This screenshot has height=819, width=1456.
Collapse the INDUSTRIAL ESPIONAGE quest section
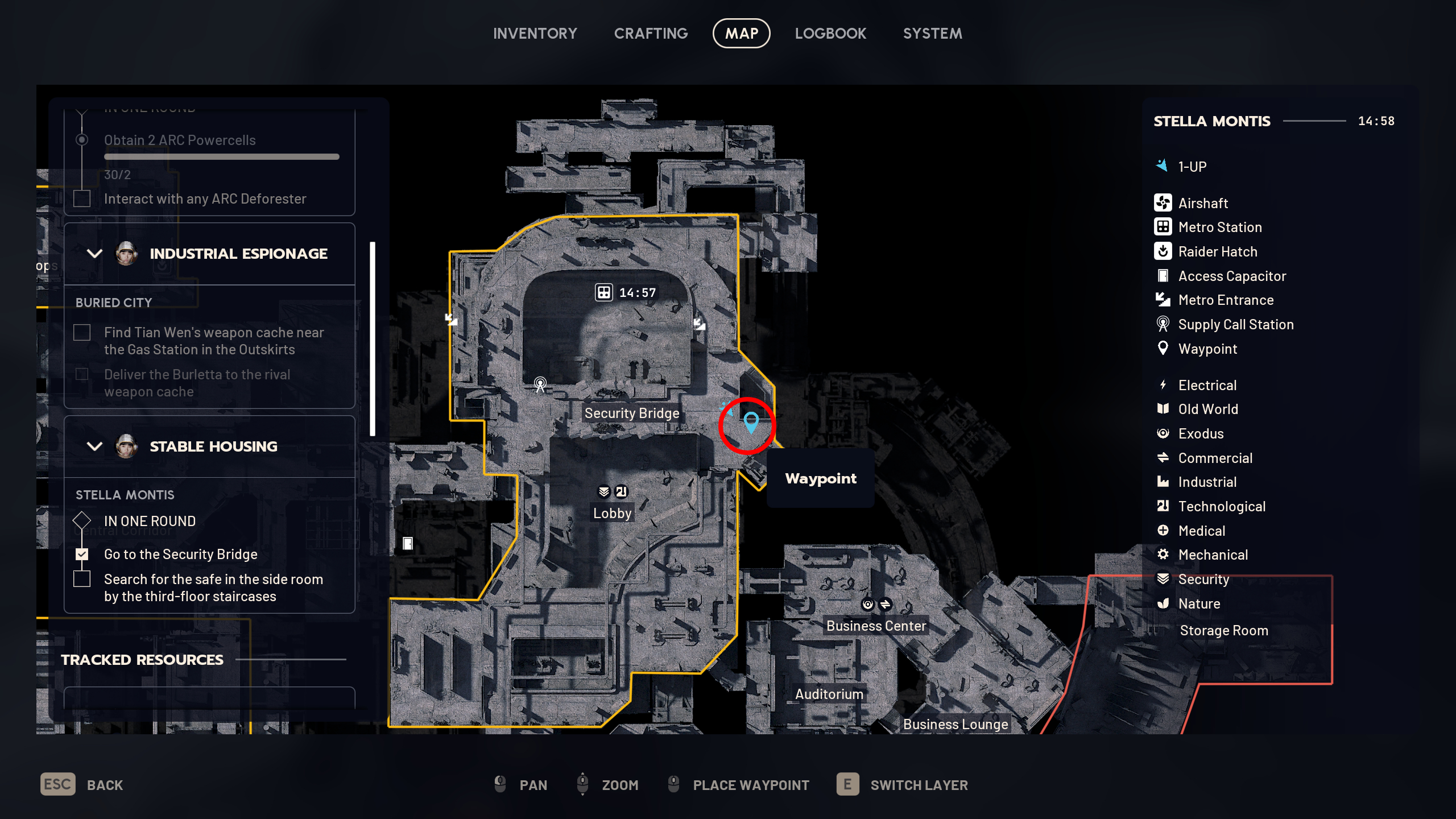95,253
